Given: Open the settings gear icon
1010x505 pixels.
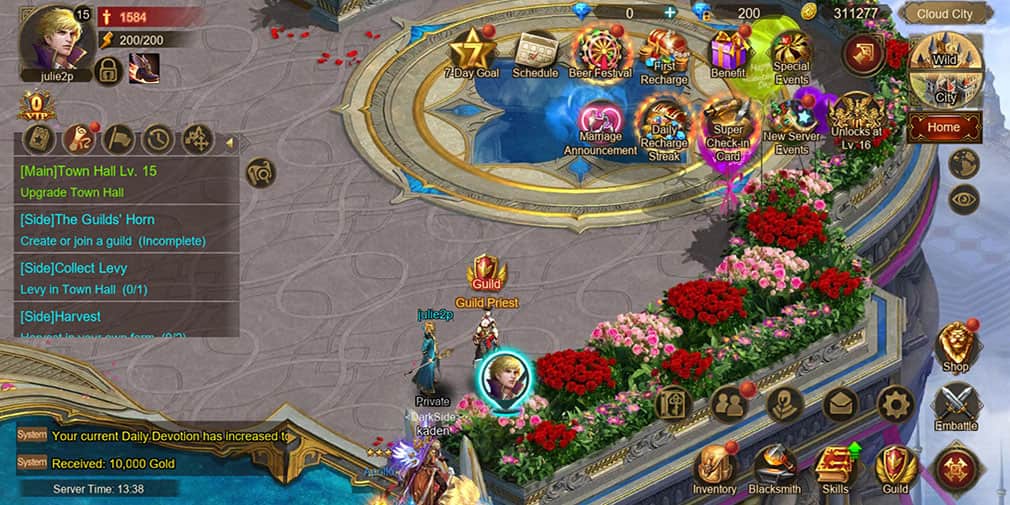Looking at the screenshot, I should tap(895, 404).
